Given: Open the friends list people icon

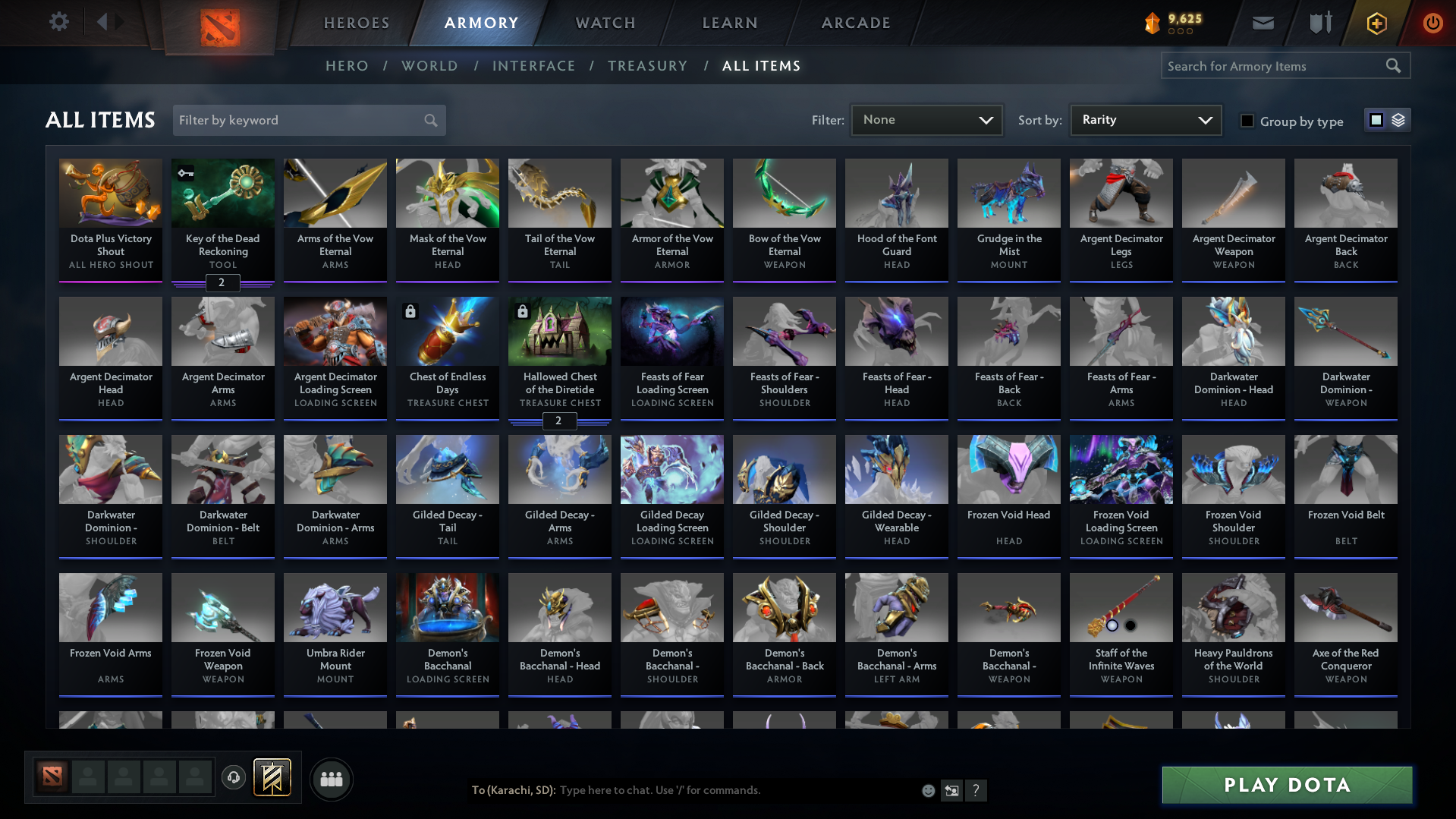Looking at the screenshot, I should [x=331, y=778].
